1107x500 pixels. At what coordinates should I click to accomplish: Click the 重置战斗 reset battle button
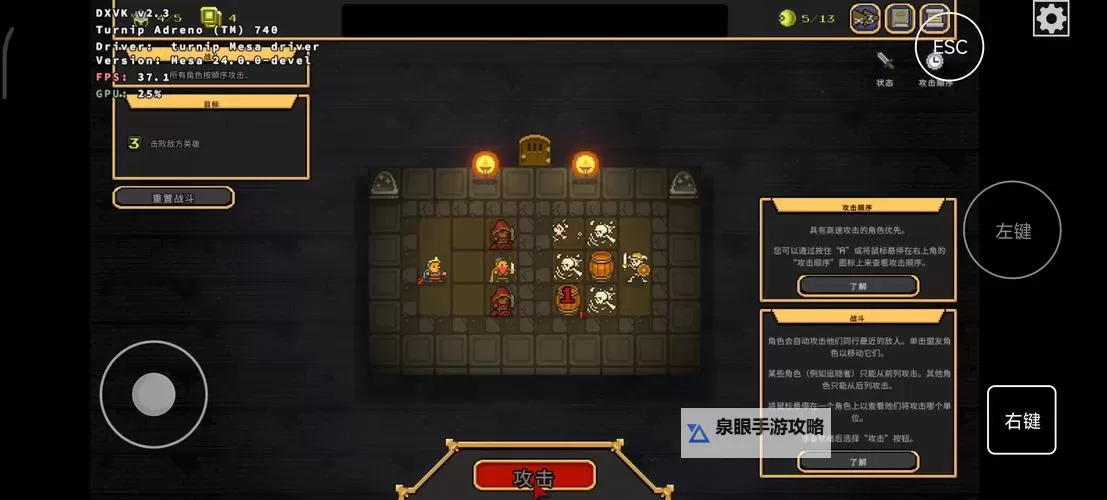(x=174, y=198)
